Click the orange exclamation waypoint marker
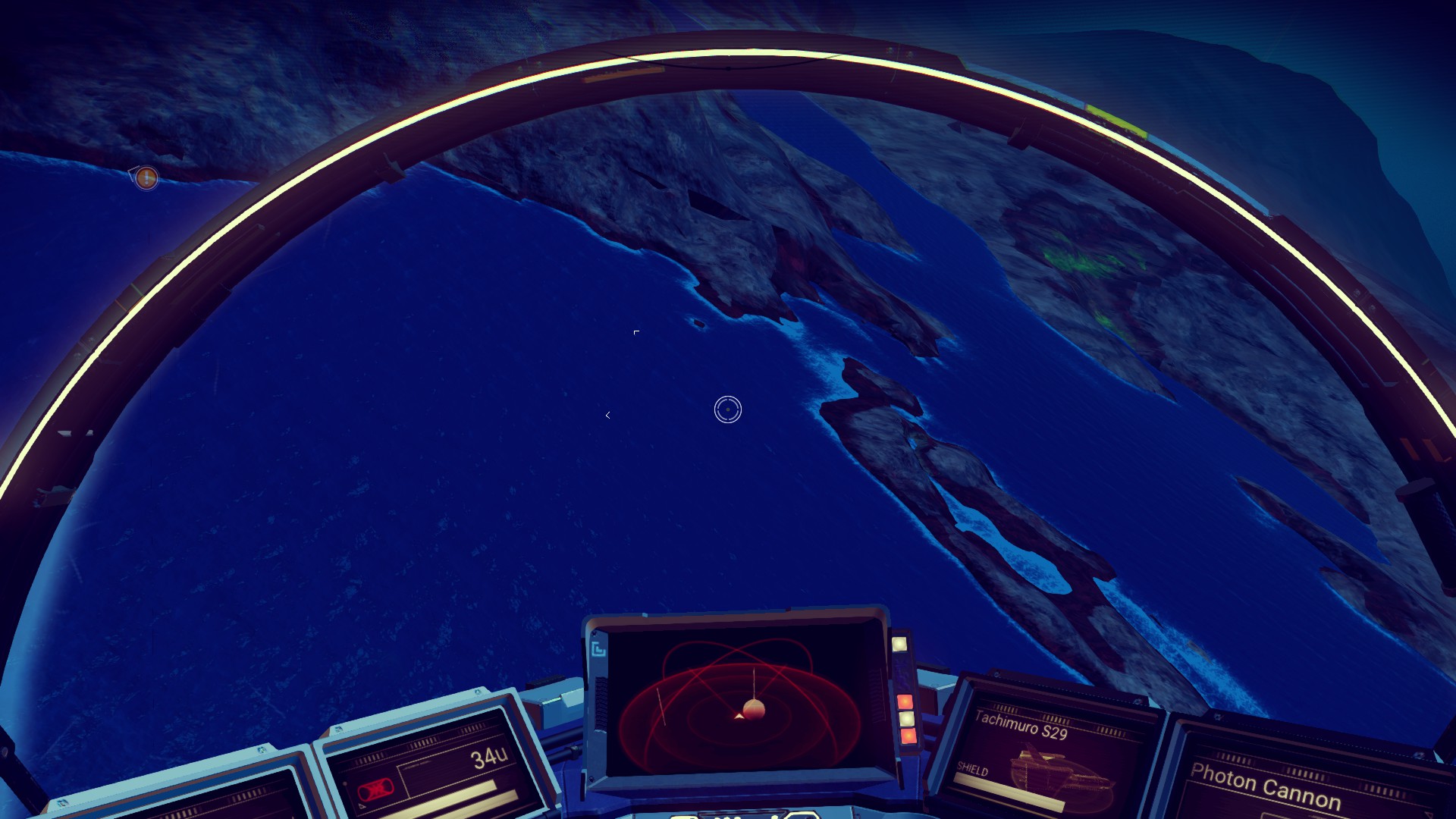This screenshot has width=1456, height=819. (146, 178)
